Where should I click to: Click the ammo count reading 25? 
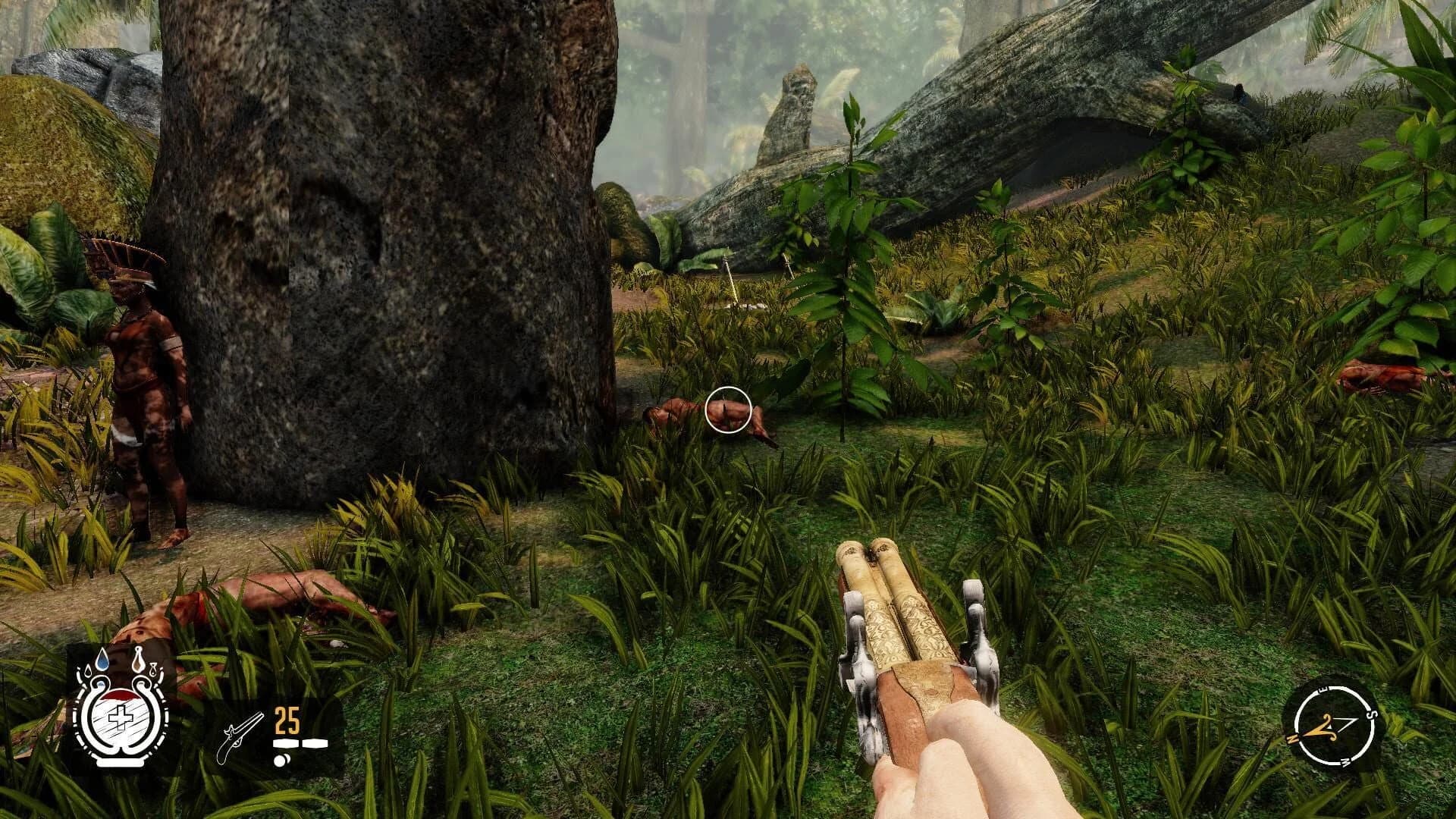click(x=287, y=720)
